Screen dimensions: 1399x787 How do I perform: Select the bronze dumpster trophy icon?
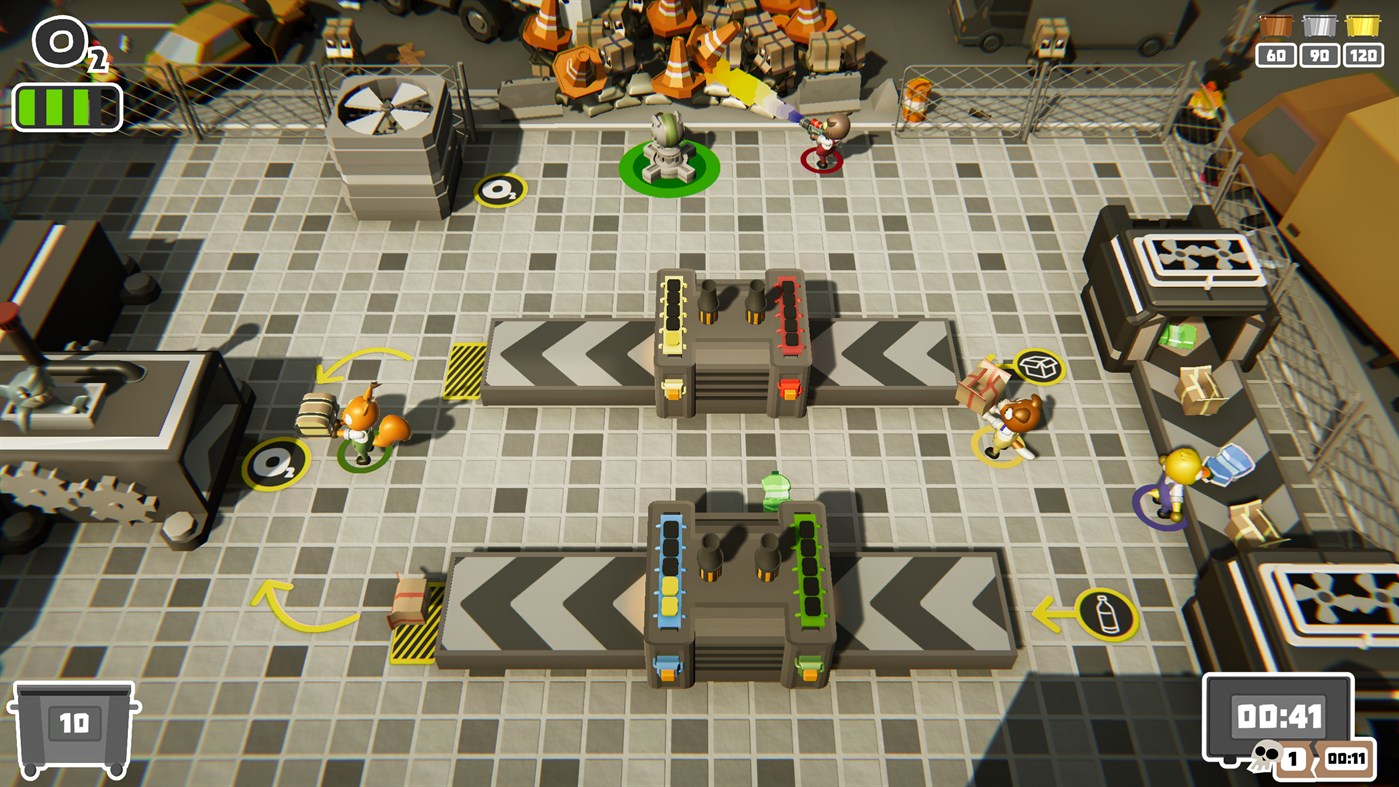point(1276,27)
